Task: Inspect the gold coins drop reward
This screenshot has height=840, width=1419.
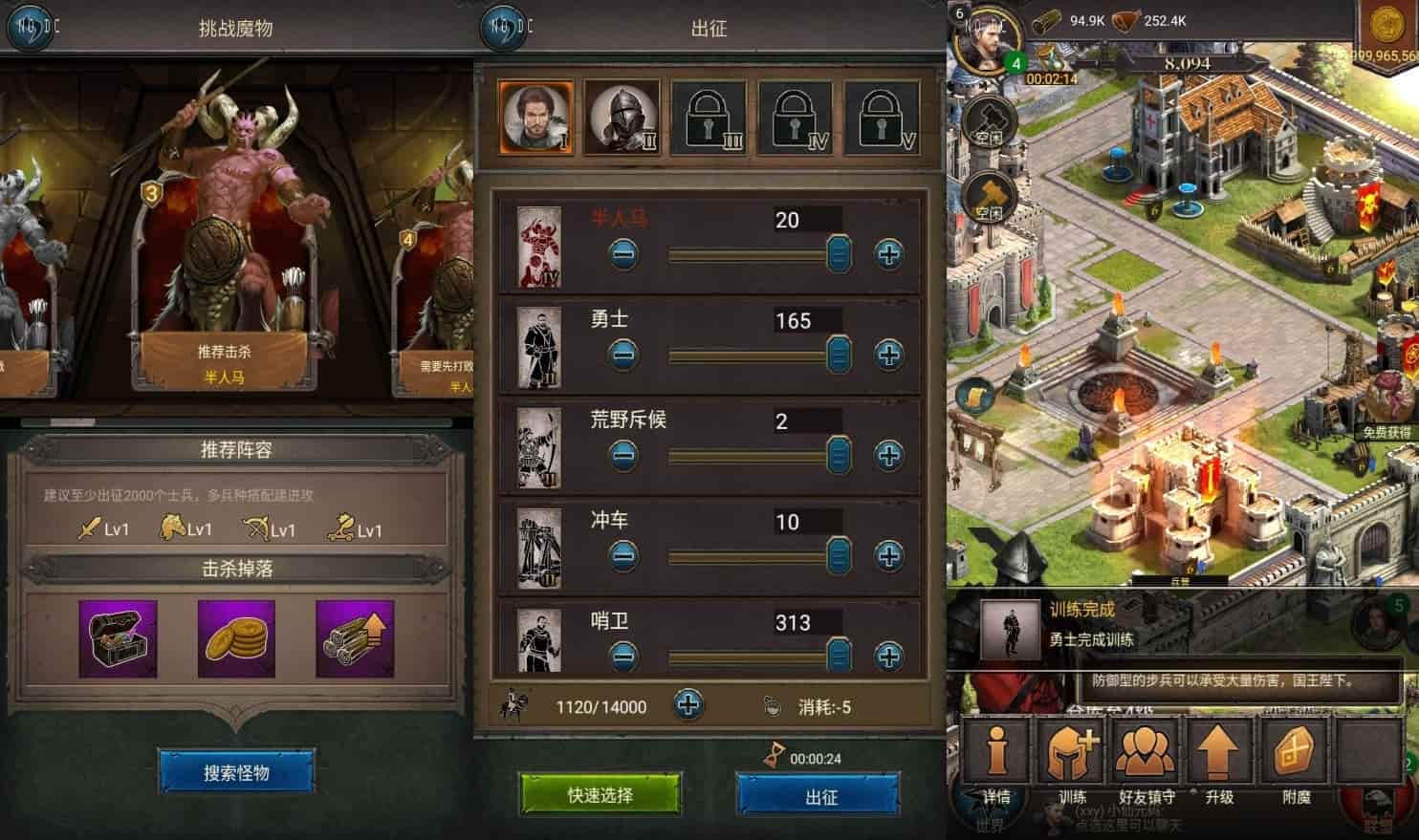Action: coord(236,638)
